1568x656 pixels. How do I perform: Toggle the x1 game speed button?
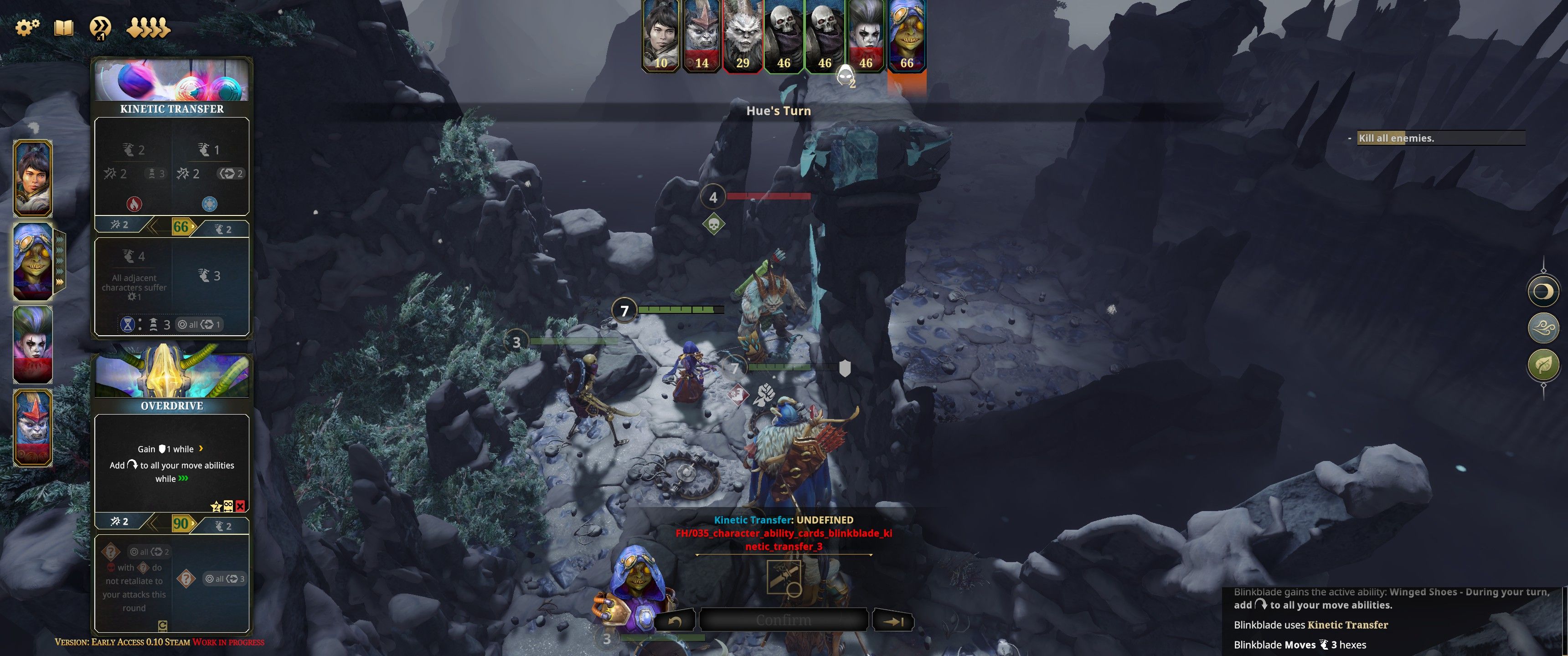click(x=100, y=28)
